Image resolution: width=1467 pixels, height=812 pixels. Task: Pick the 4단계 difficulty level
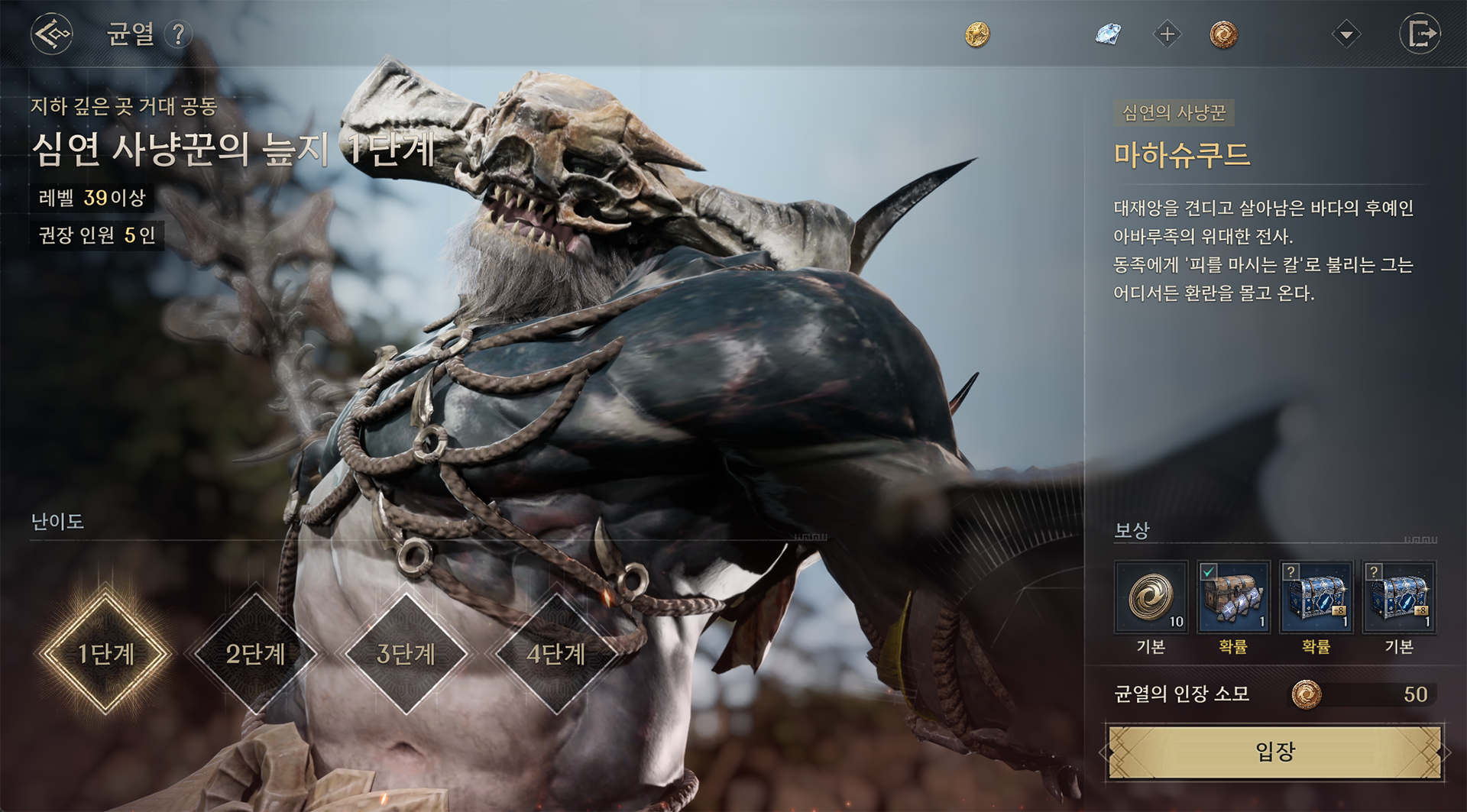coord(555,654)
